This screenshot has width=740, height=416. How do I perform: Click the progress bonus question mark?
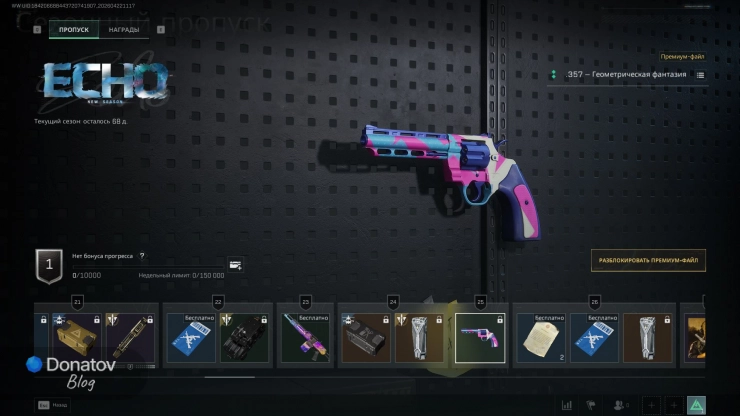coord(142,256)
